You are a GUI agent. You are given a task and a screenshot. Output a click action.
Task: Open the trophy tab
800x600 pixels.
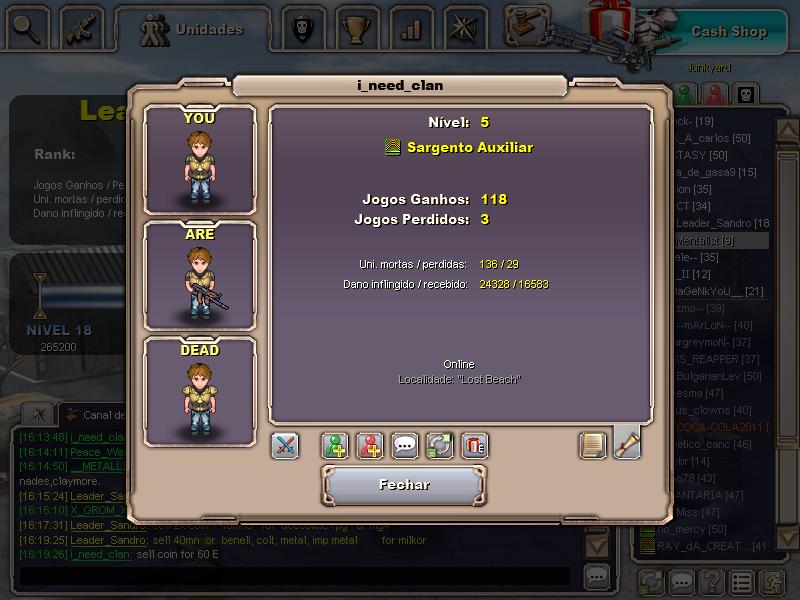pyautogui.click(x=355, y=28)
